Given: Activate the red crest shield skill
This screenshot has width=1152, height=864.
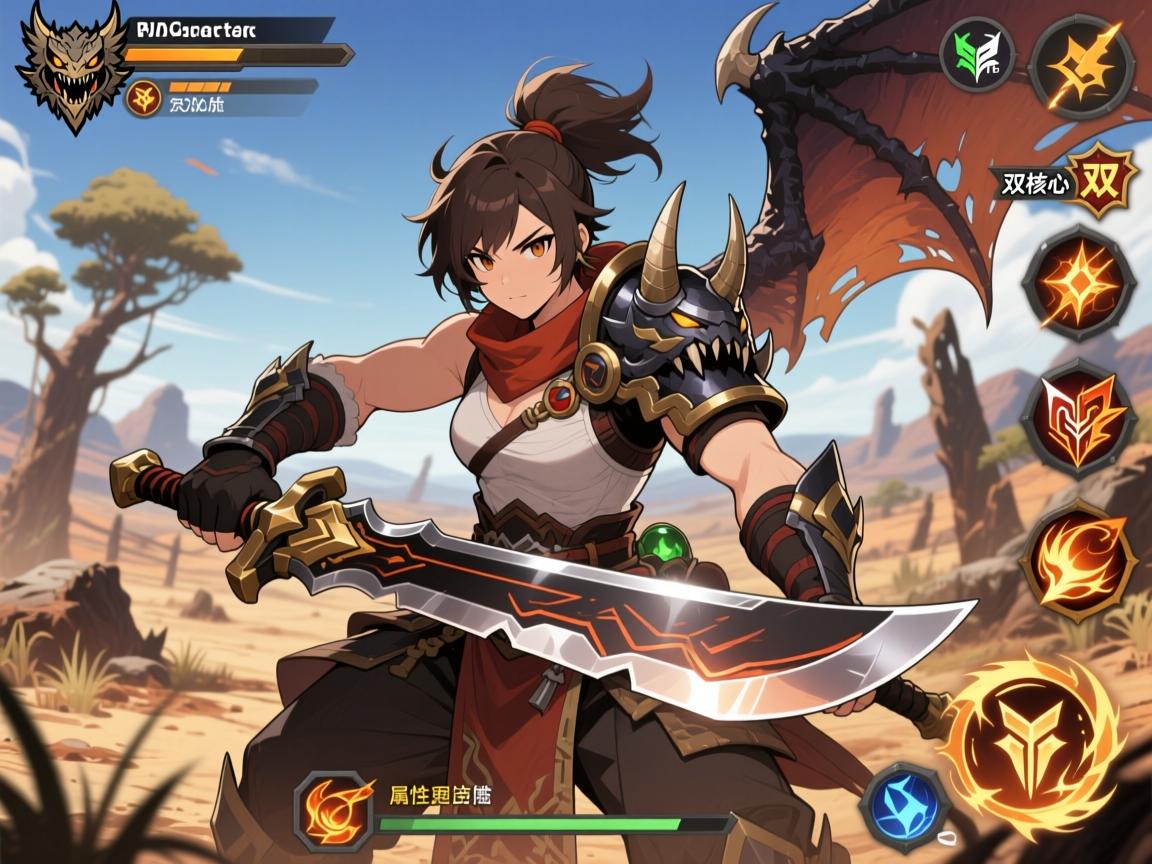Looking at the screenshot, I should pyautogui.click(x=1078, y=417).
